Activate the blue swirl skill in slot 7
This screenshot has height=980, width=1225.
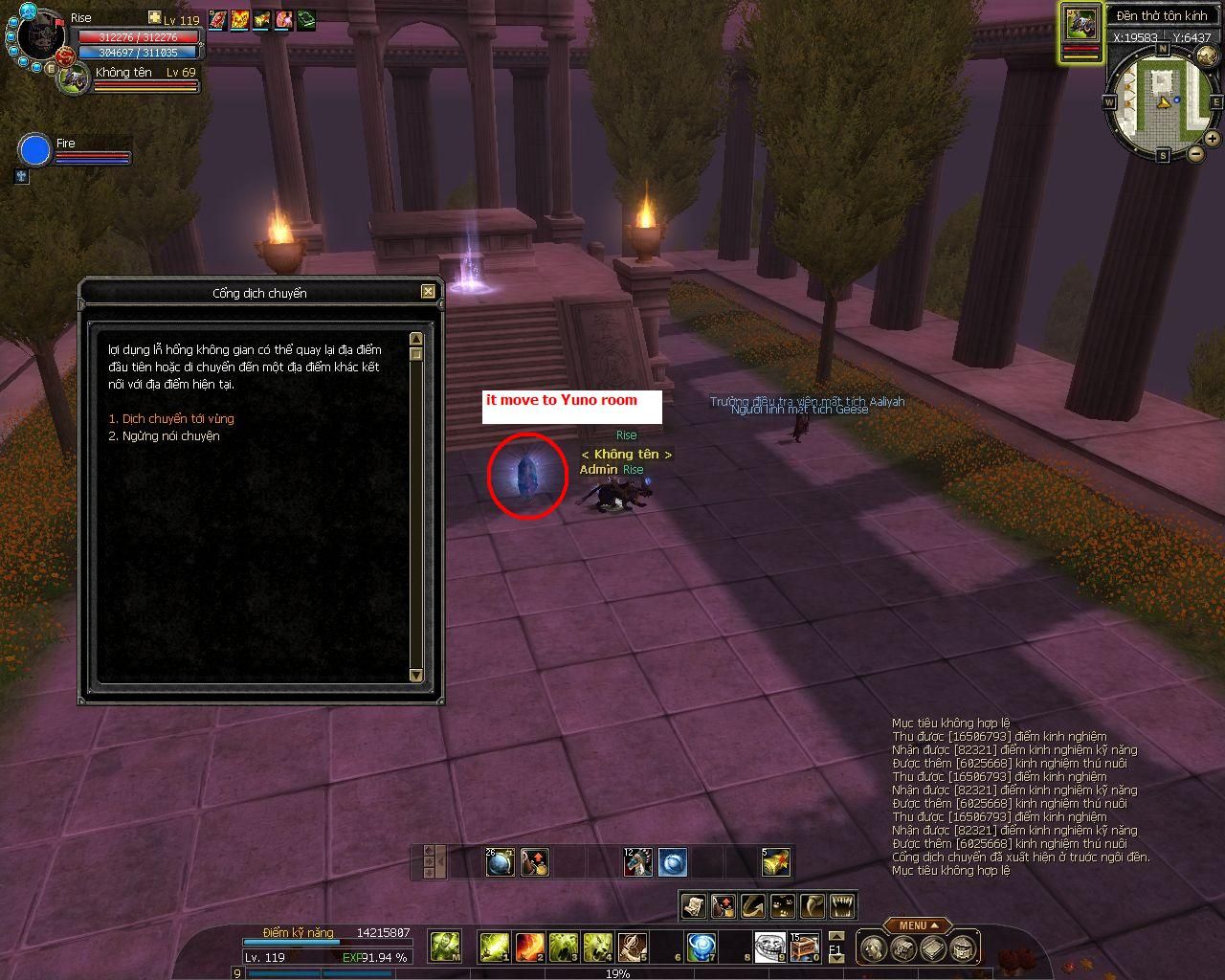pyautogui.click(x=702, y=947)
